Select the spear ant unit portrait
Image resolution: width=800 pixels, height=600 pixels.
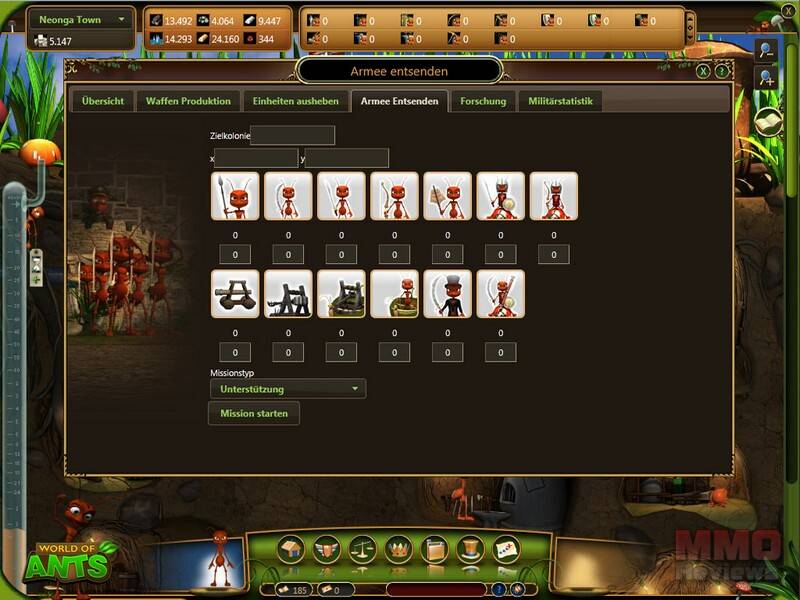tap(235, 196)
